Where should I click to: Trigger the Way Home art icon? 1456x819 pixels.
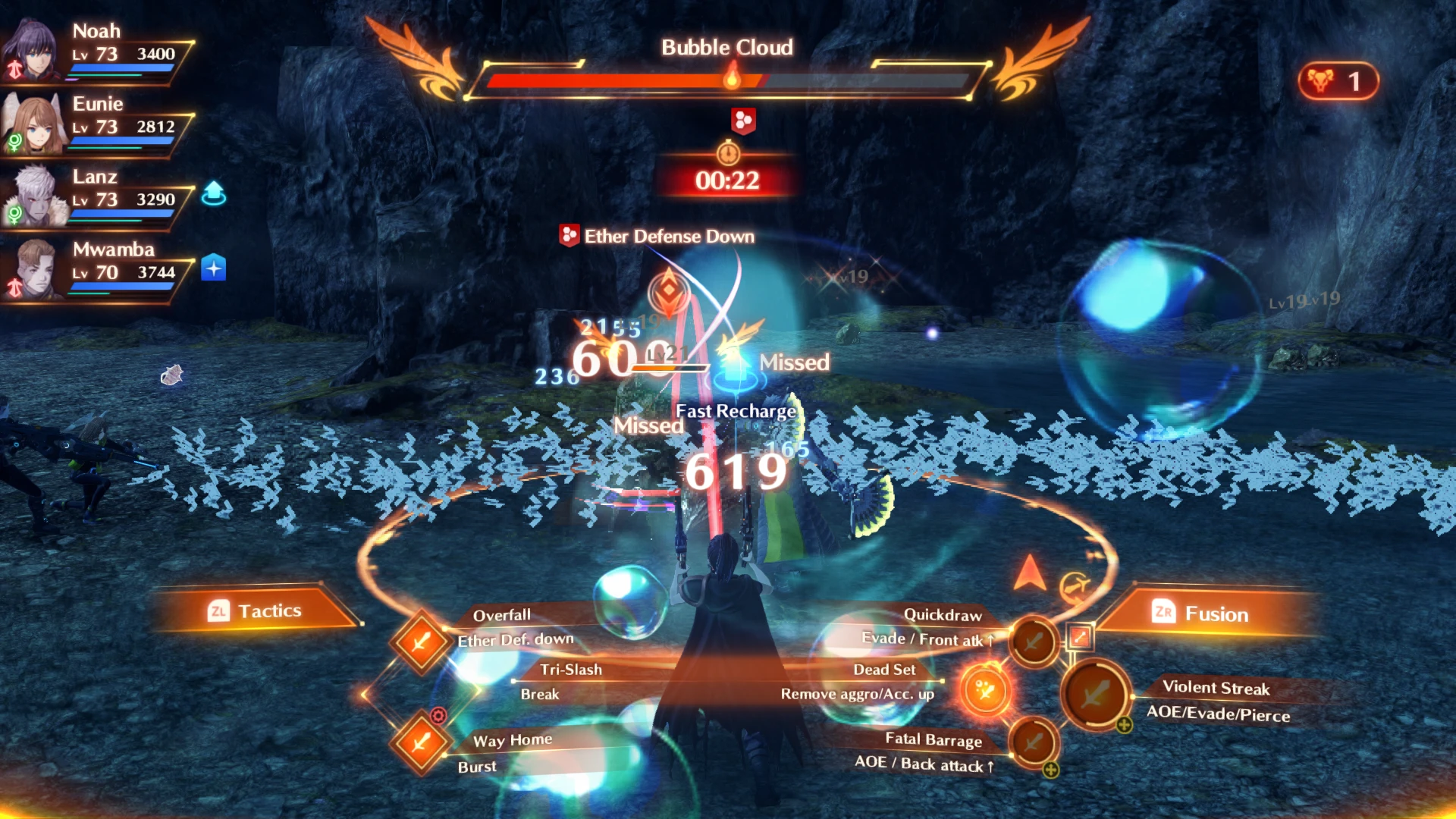pos(421,742)
